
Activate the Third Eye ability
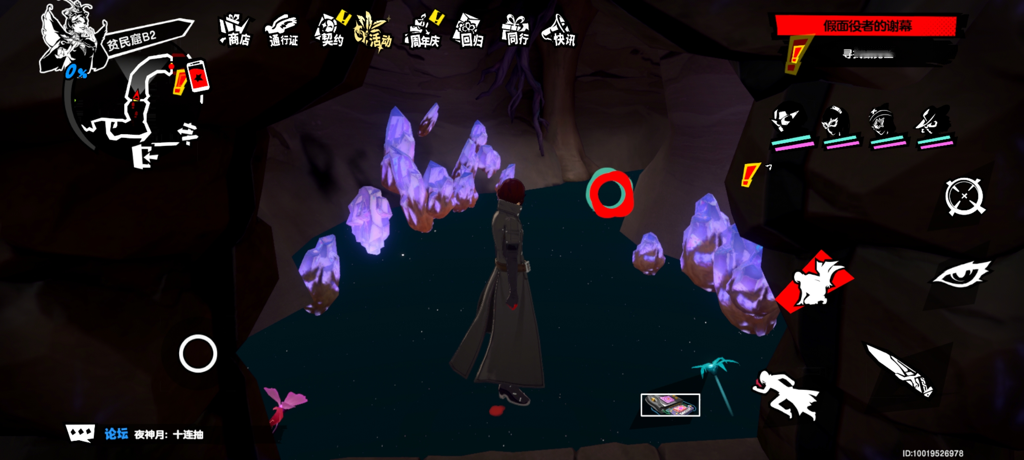tap(961, 273)
